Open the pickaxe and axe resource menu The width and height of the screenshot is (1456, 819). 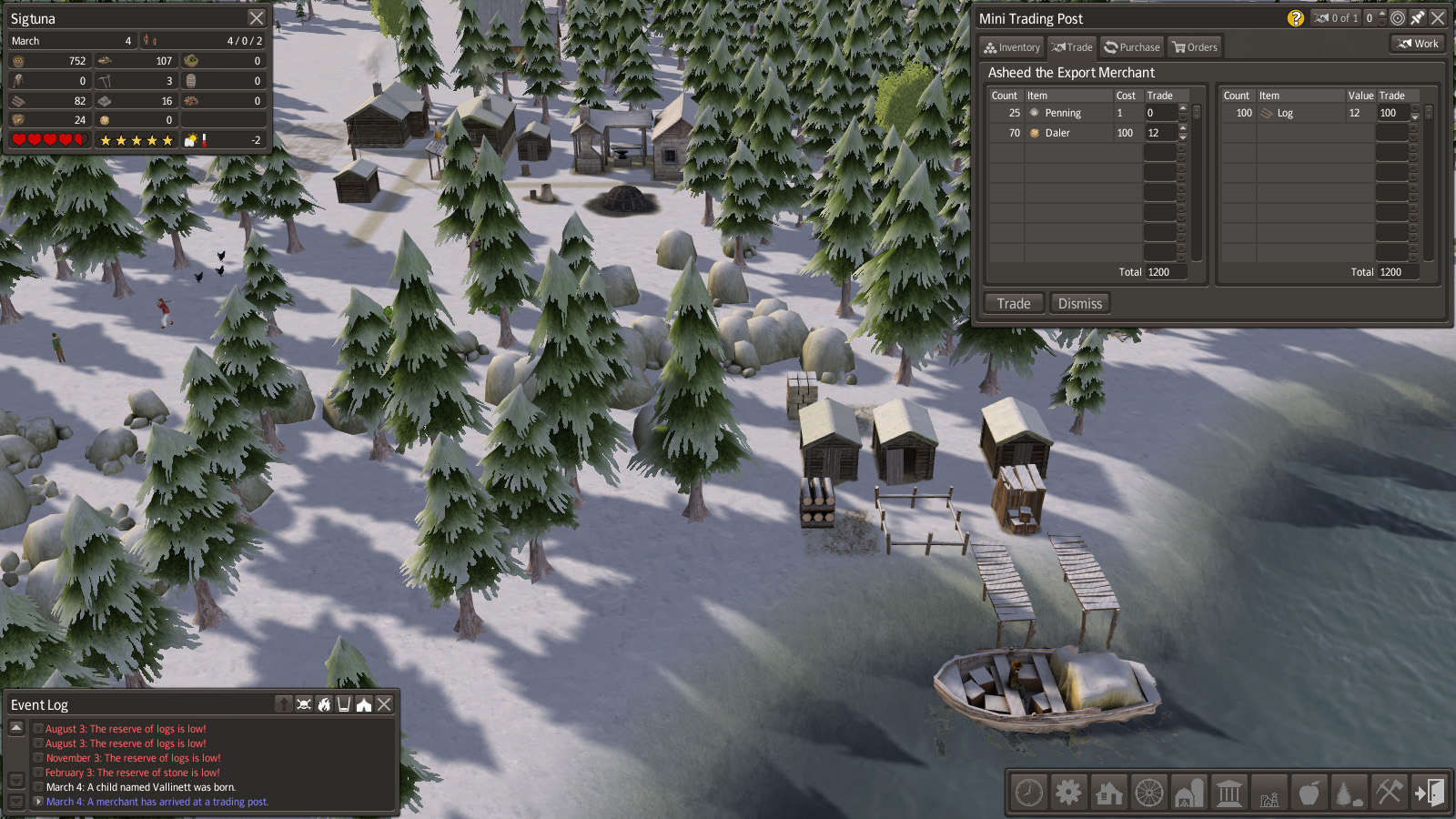pos(1389,793)
